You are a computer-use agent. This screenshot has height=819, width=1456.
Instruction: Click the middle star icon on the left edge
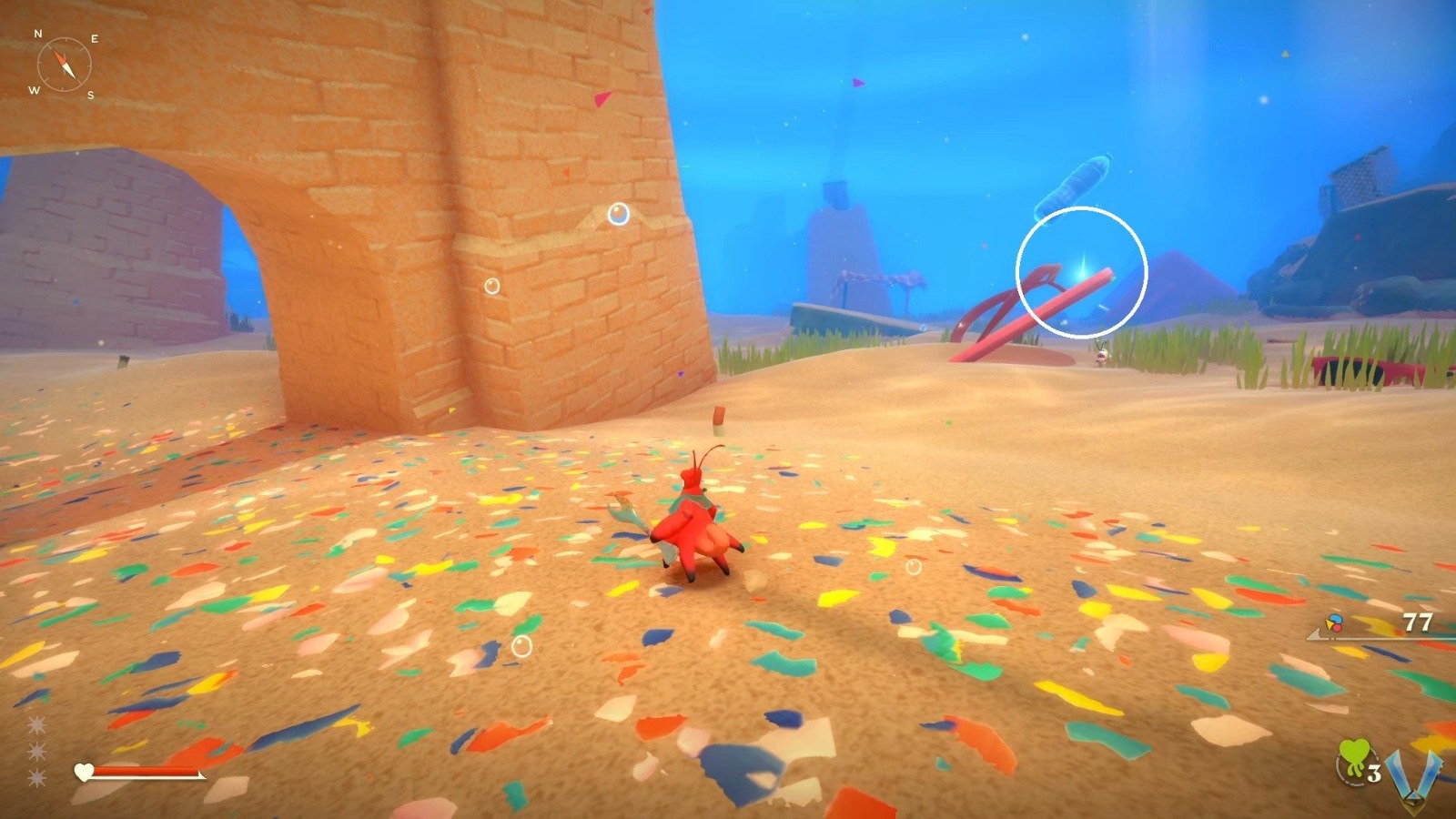[x=36, y=751]
